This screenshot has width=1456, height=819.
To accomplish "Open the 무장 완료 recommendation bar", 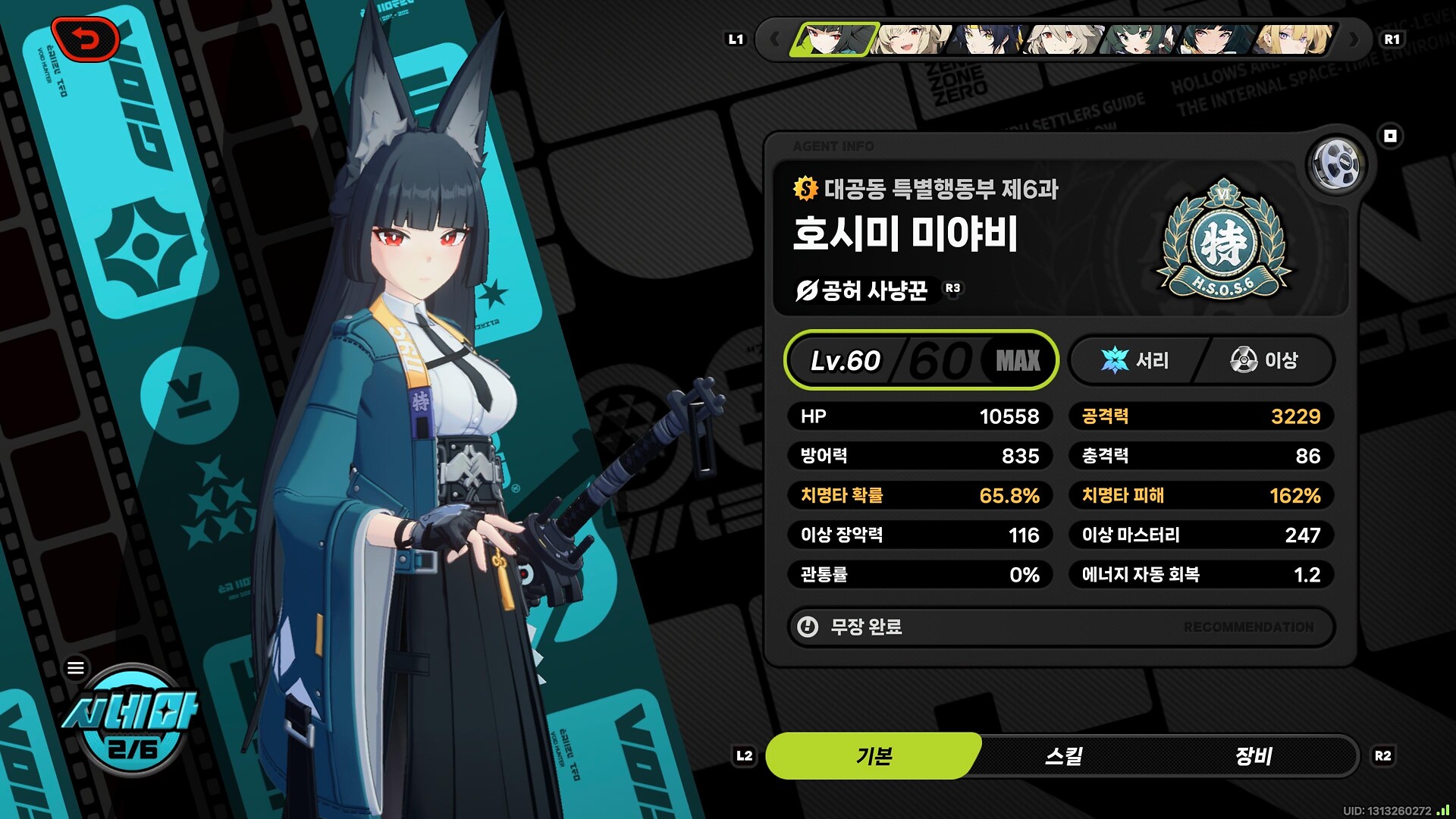I will 1060,627.
